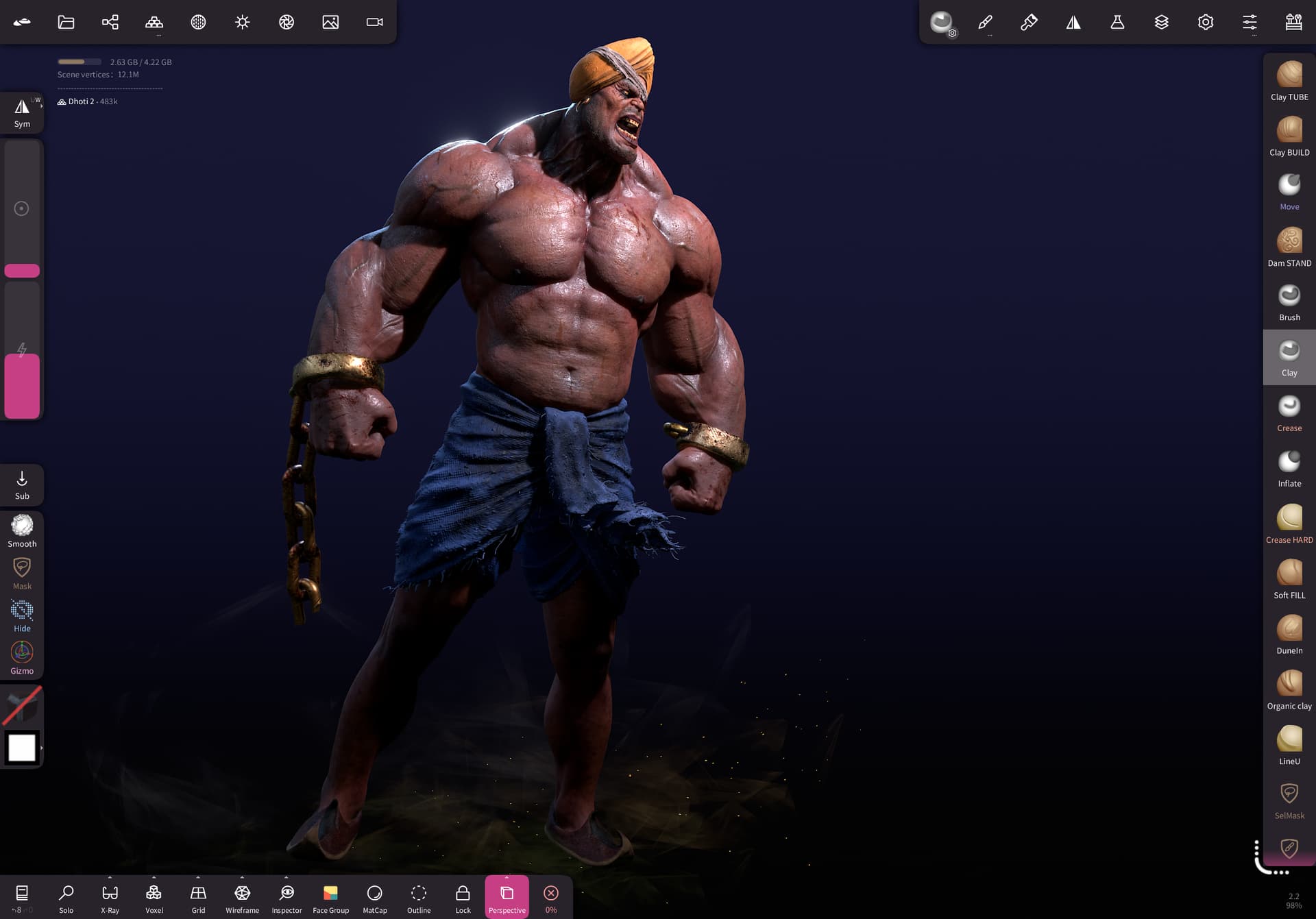
Task: Toggle the Sub brush mode button
Action: click(22, 485)
